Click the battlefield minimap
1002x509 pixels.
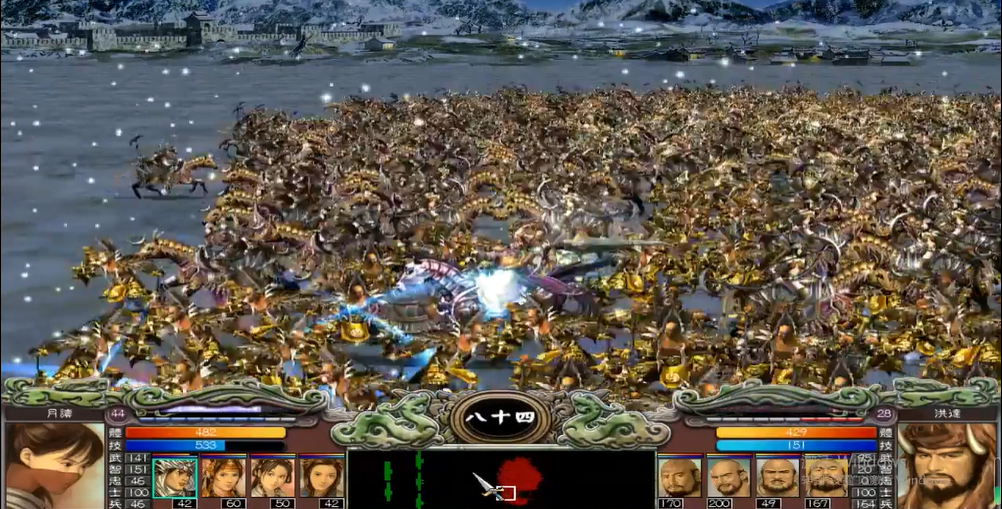(500, 479)
